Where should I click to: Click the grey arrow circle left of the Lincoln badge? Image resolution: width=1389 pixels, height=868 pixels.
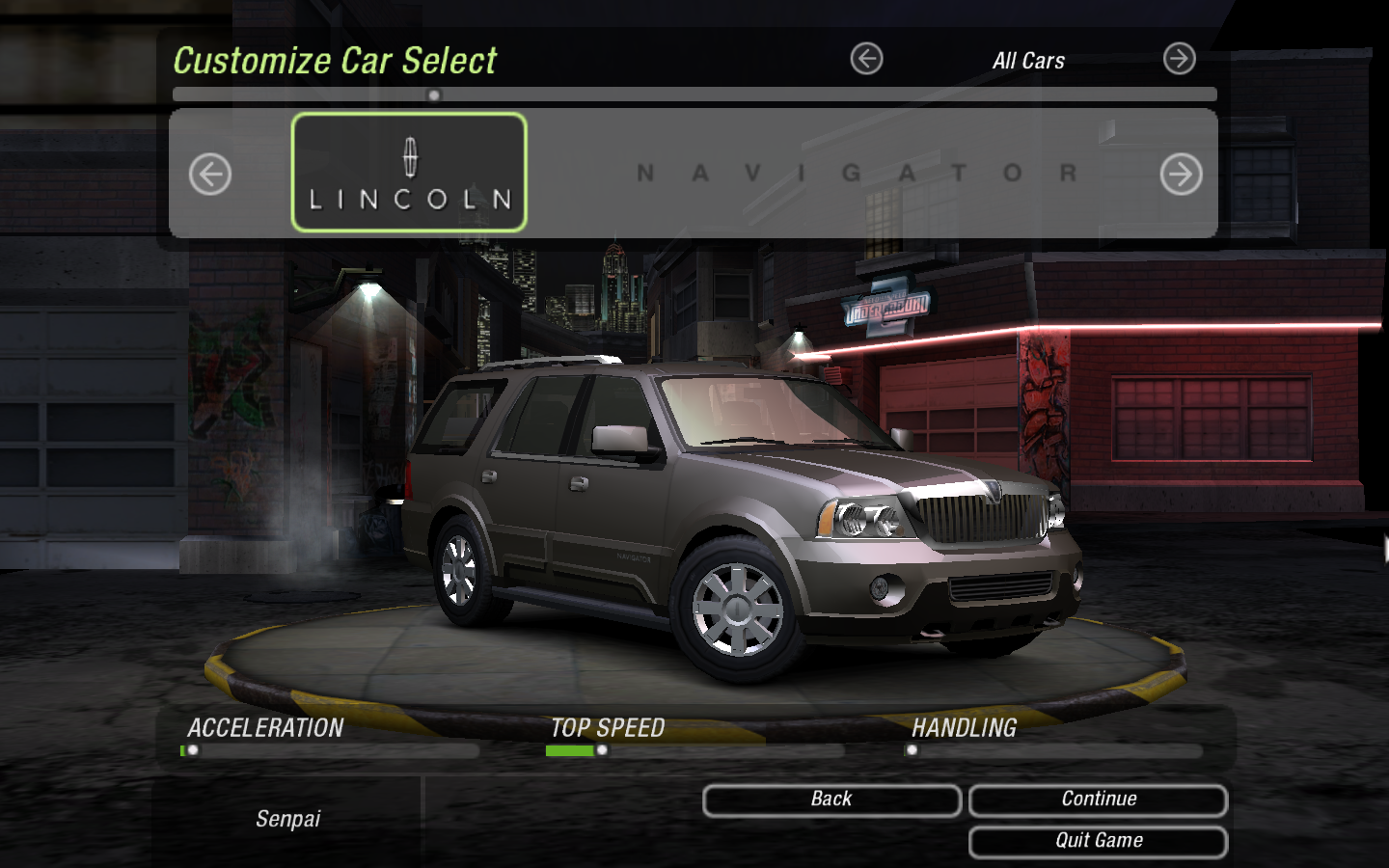pyautogui.click(x=209, y=174)
